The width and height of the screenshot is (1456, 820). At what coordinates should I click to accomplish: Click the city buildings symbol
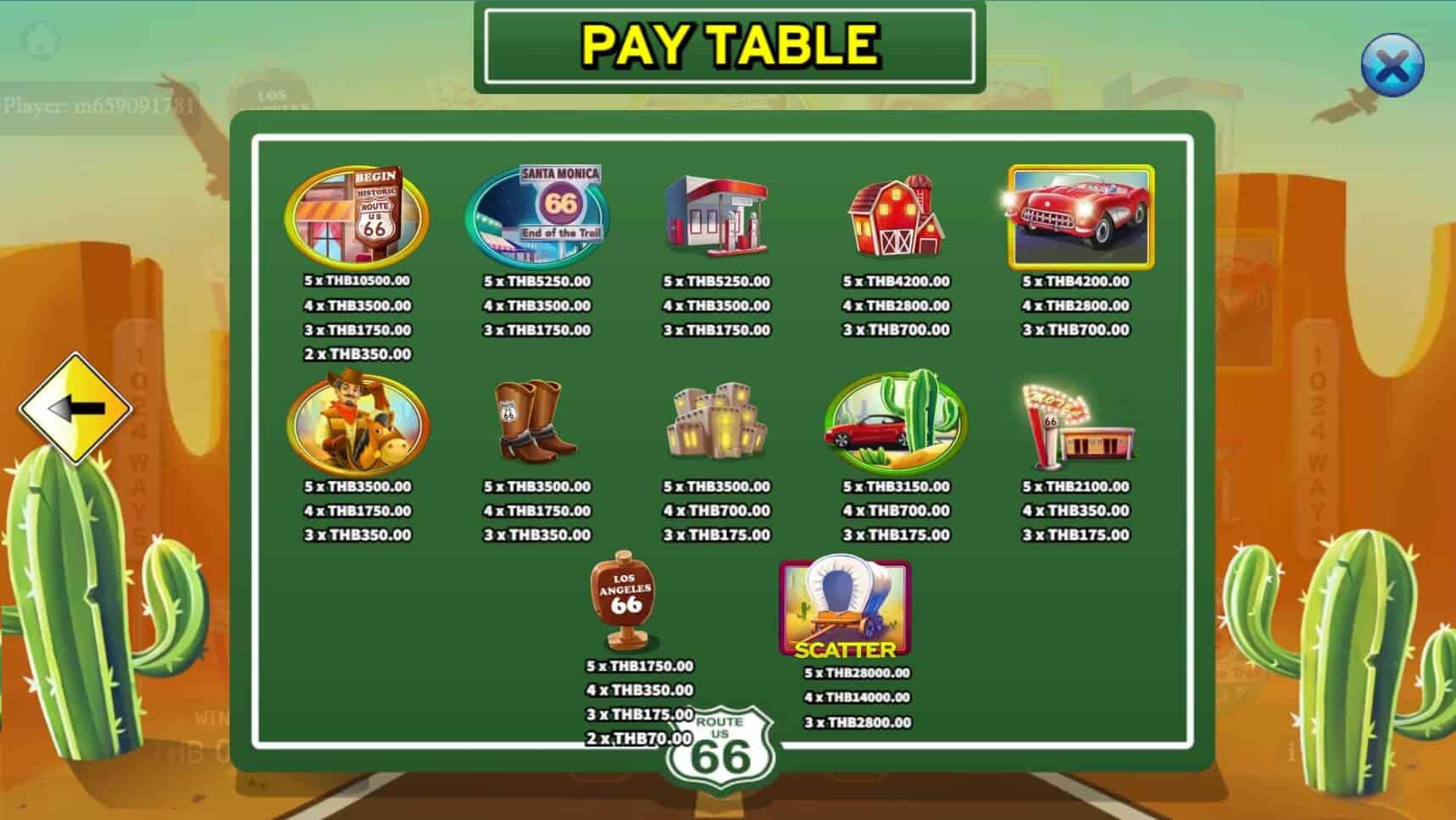click(719, 424)
